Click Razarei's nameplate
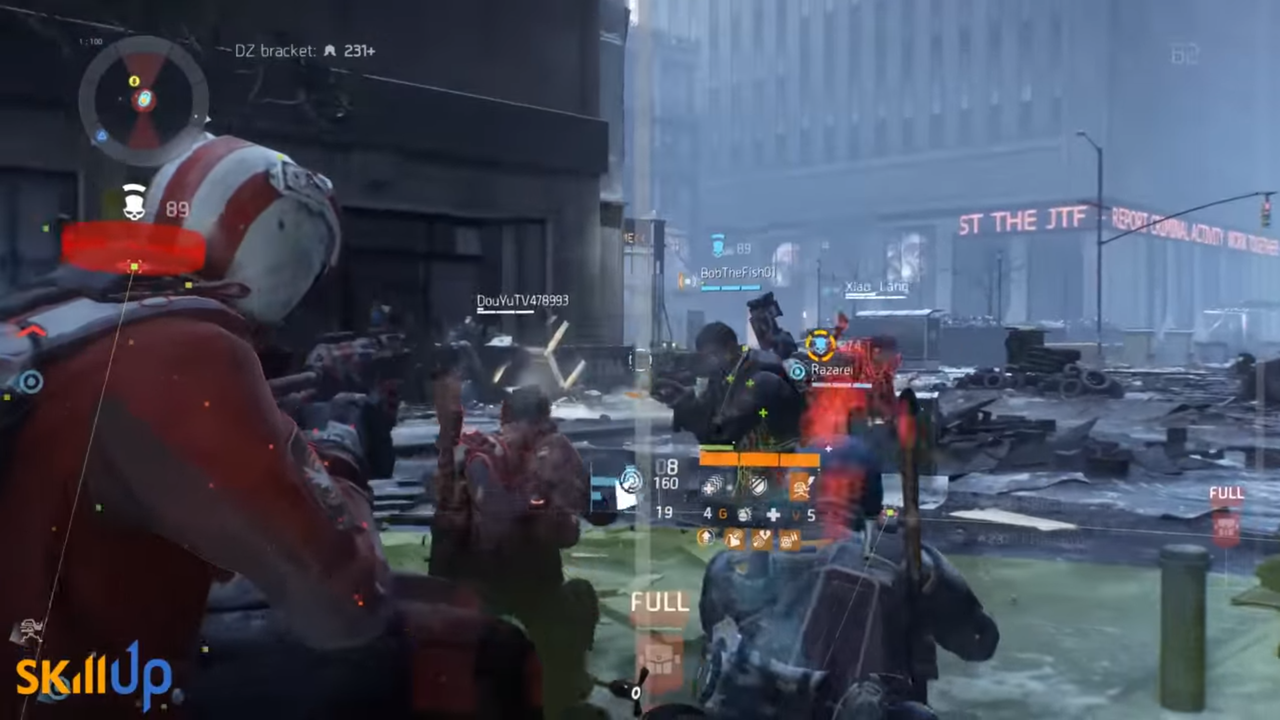 [x=830, y=370]
